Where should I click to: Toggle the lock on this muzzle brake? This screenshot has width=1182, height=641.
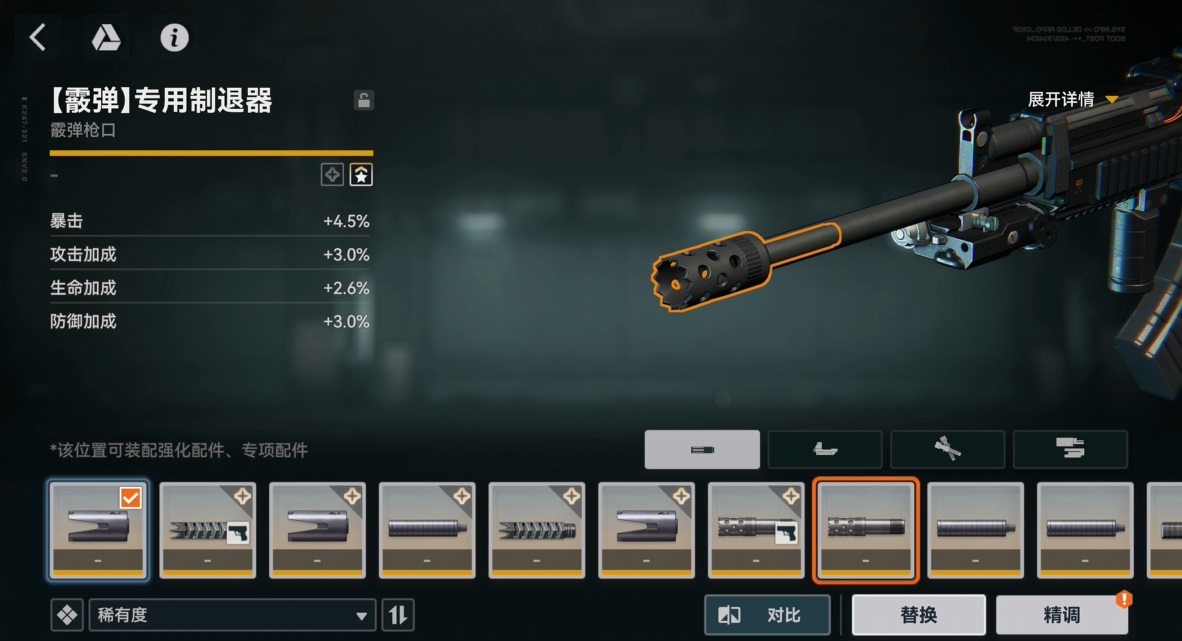pos(364,100)
